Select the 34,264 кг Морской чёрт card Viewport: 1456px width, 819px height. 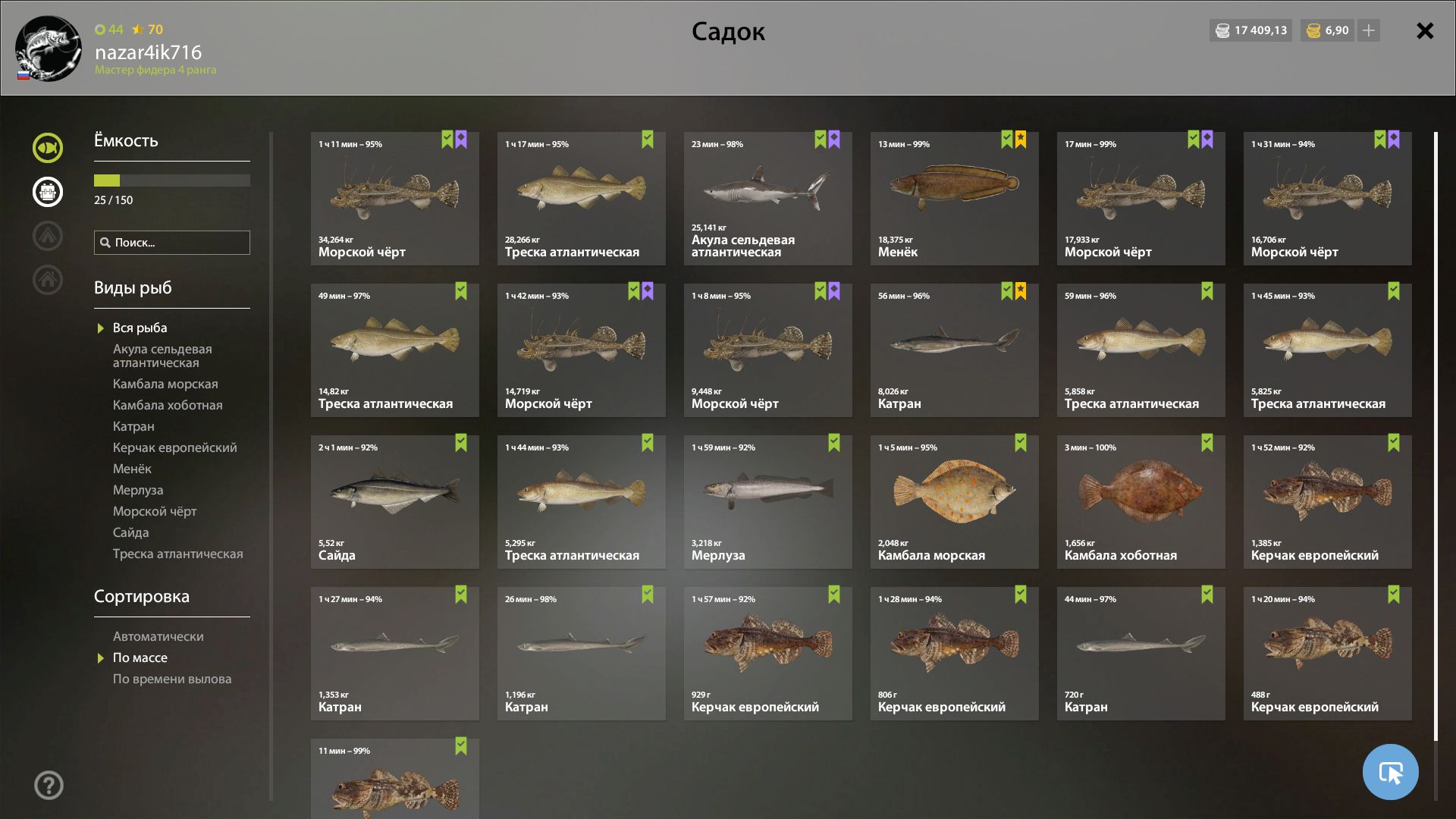coord(394,199)
